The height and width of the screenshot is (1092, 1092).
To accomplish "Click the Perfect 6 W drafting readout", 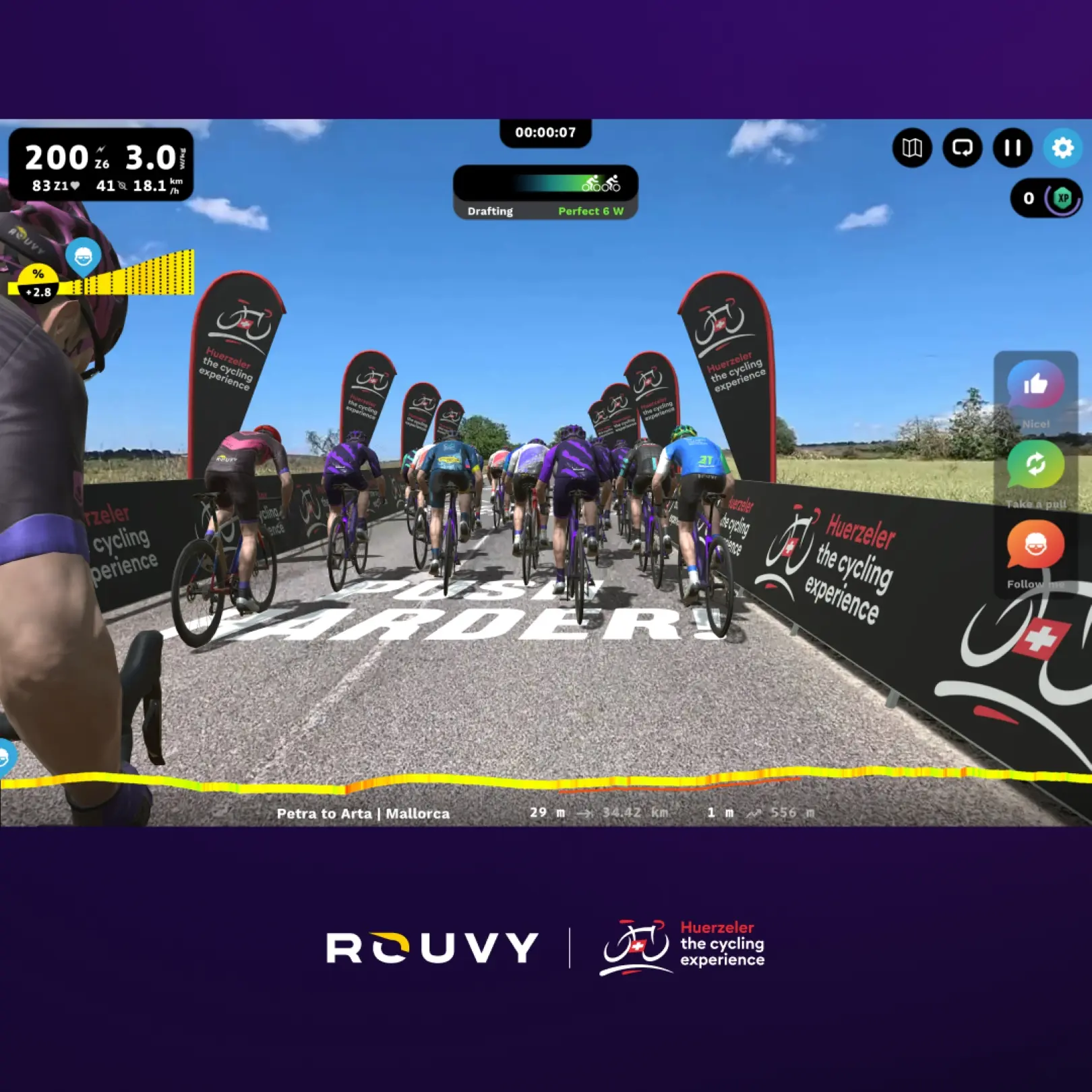I will pyautogui.click(x=592, y=211).
